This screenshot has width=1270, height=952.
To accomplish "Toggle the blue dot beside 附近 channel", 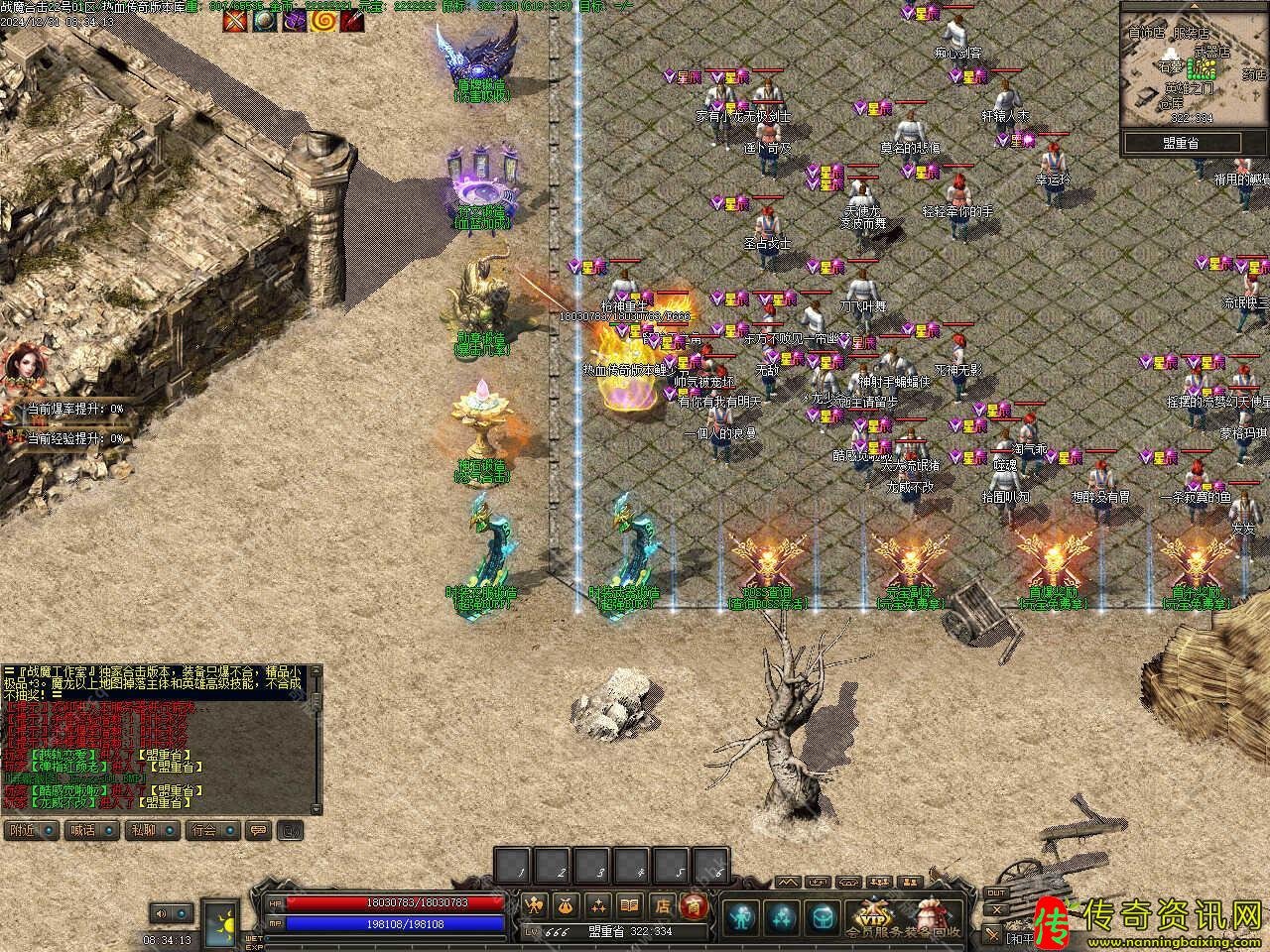I will pos(49,830).
